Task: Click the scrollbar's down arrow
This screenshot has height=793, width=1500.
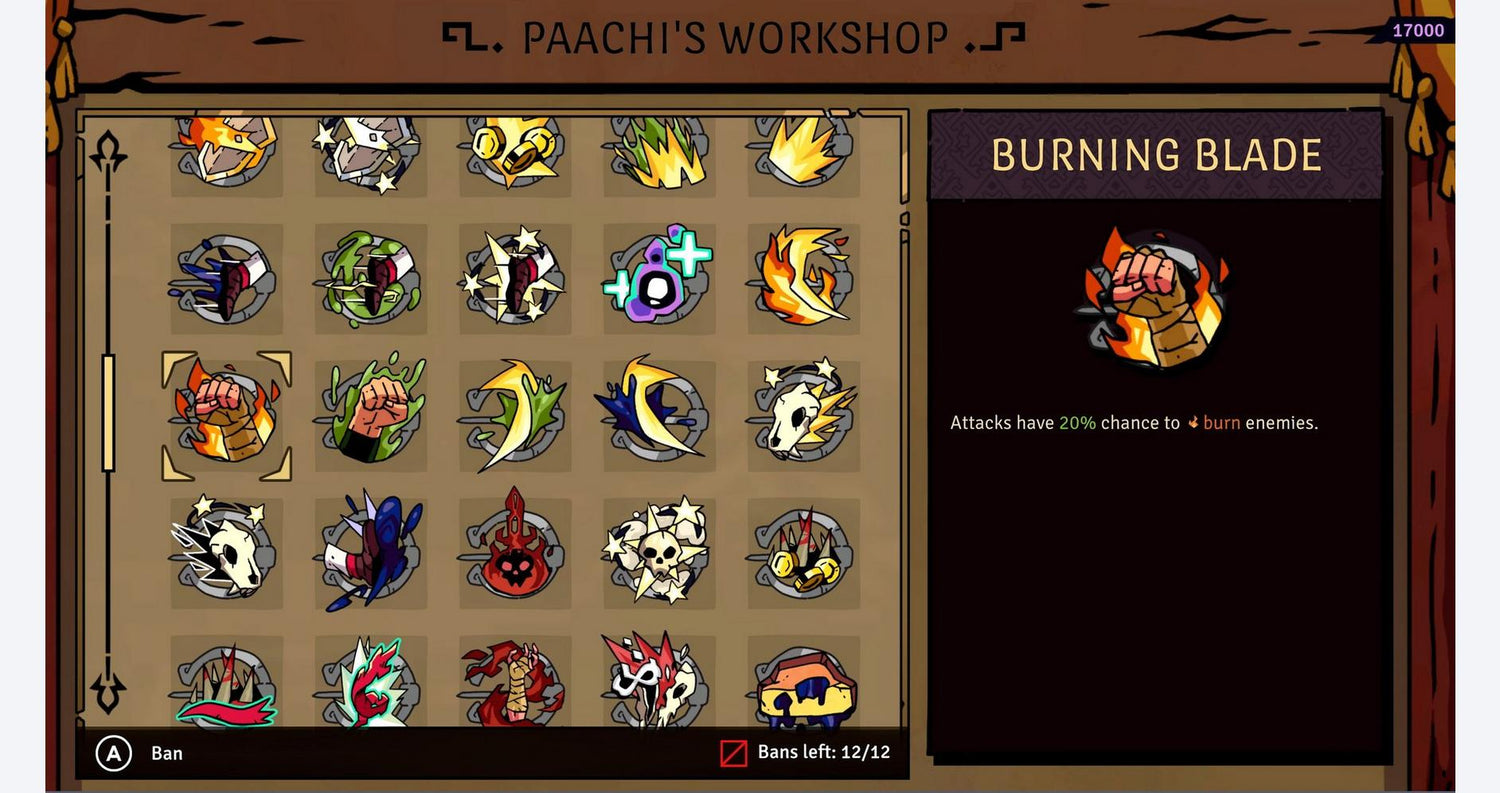Action: (x=107, y=691)
